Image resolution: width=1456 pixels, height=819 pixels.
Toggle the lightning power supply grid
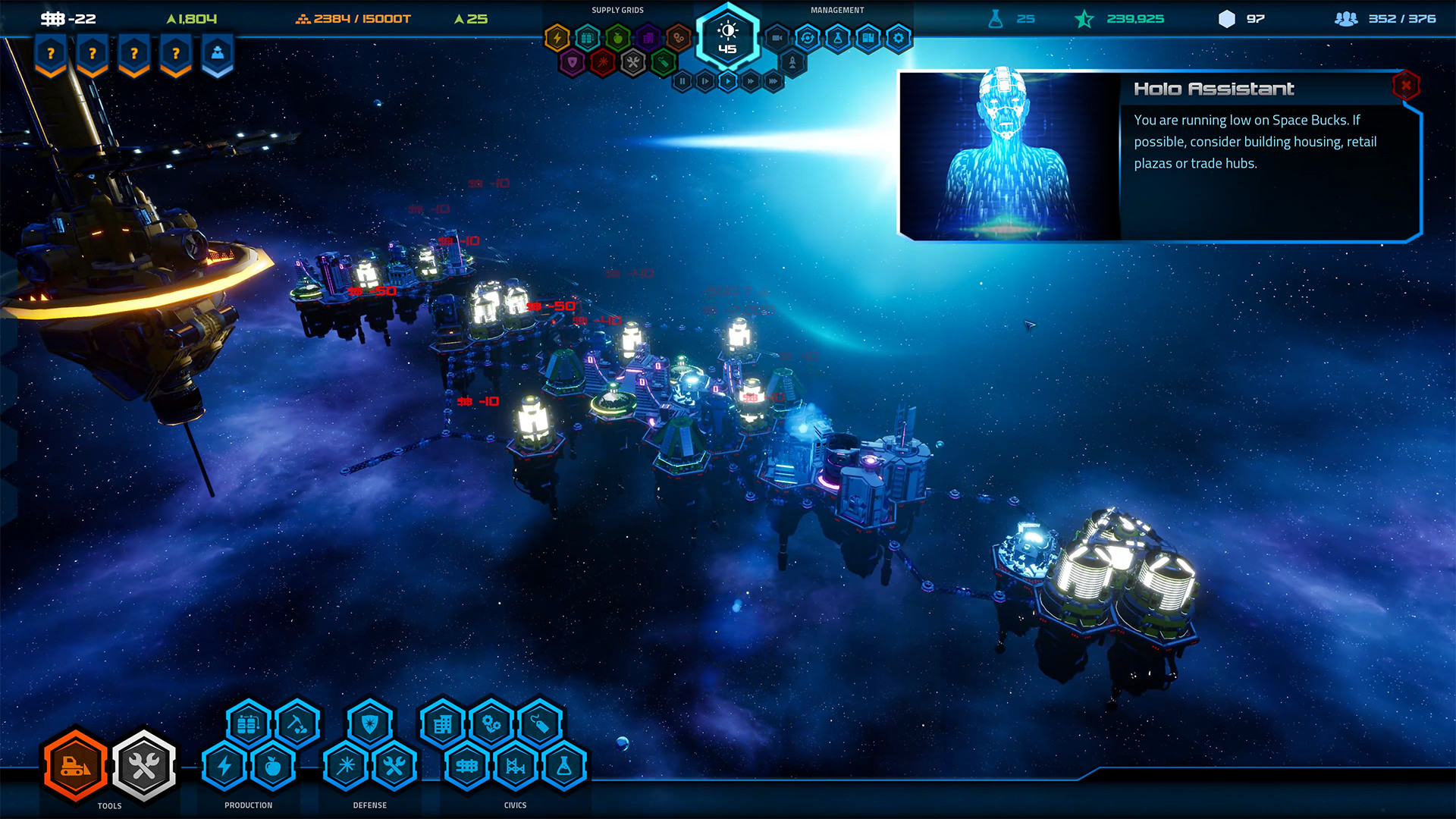tap(557, 37)
